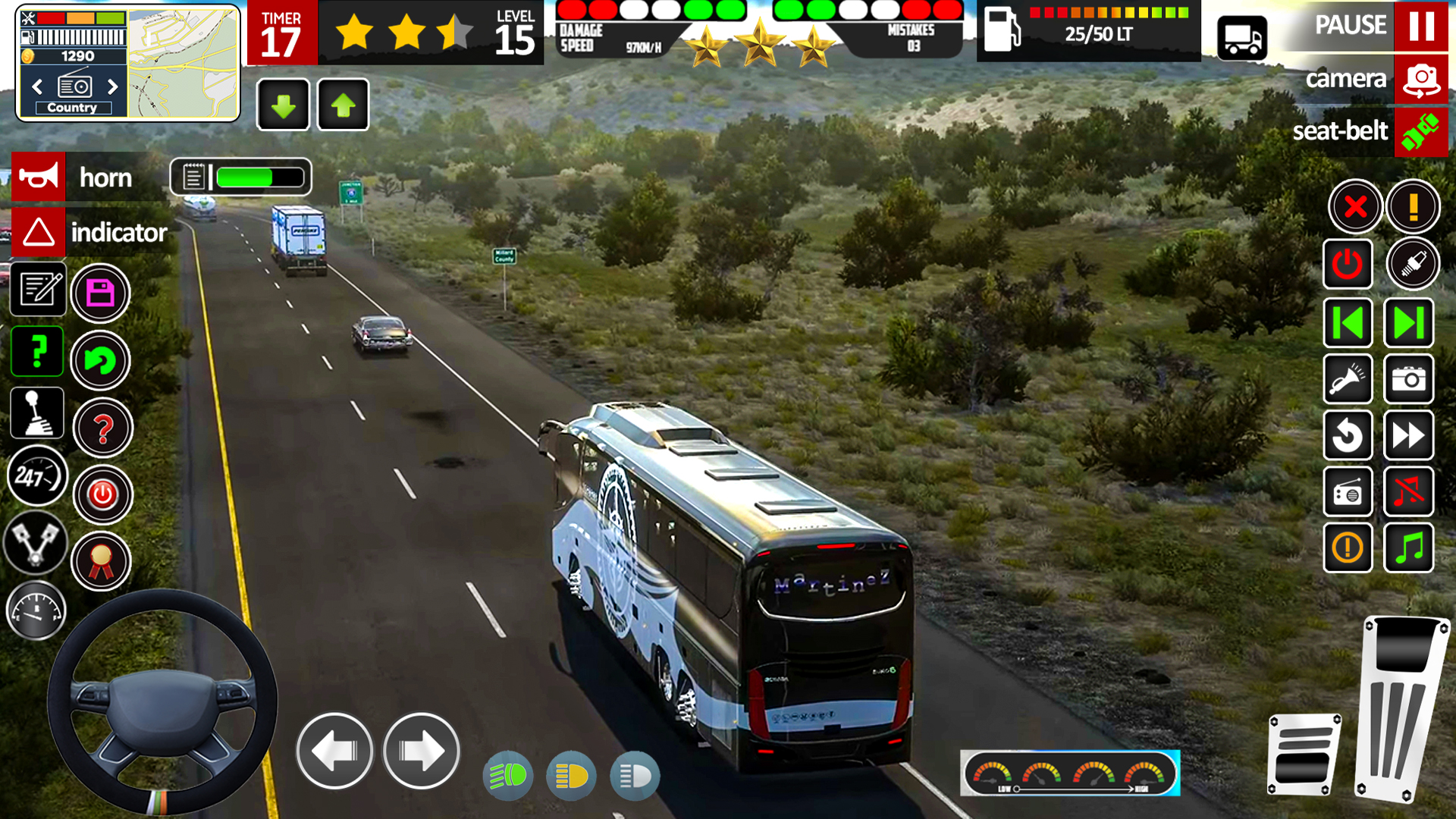1456x819 pixels.
Task: Toggle the green headlight beam
Action: (x=507, y=776)
